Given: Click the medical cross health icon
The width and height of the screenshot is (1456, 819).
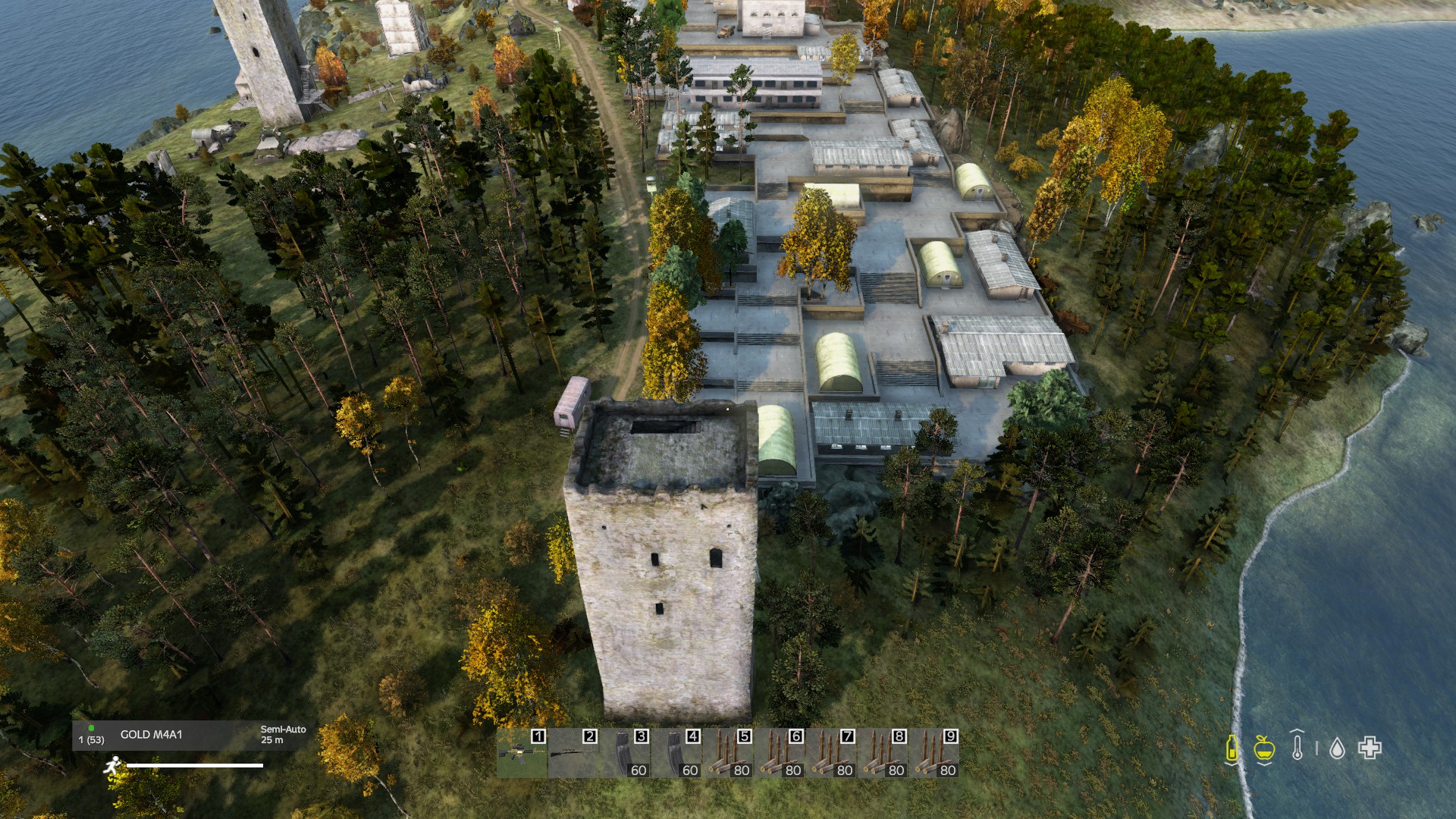Looking at the screenshot, I should [x=1370, y=748].
